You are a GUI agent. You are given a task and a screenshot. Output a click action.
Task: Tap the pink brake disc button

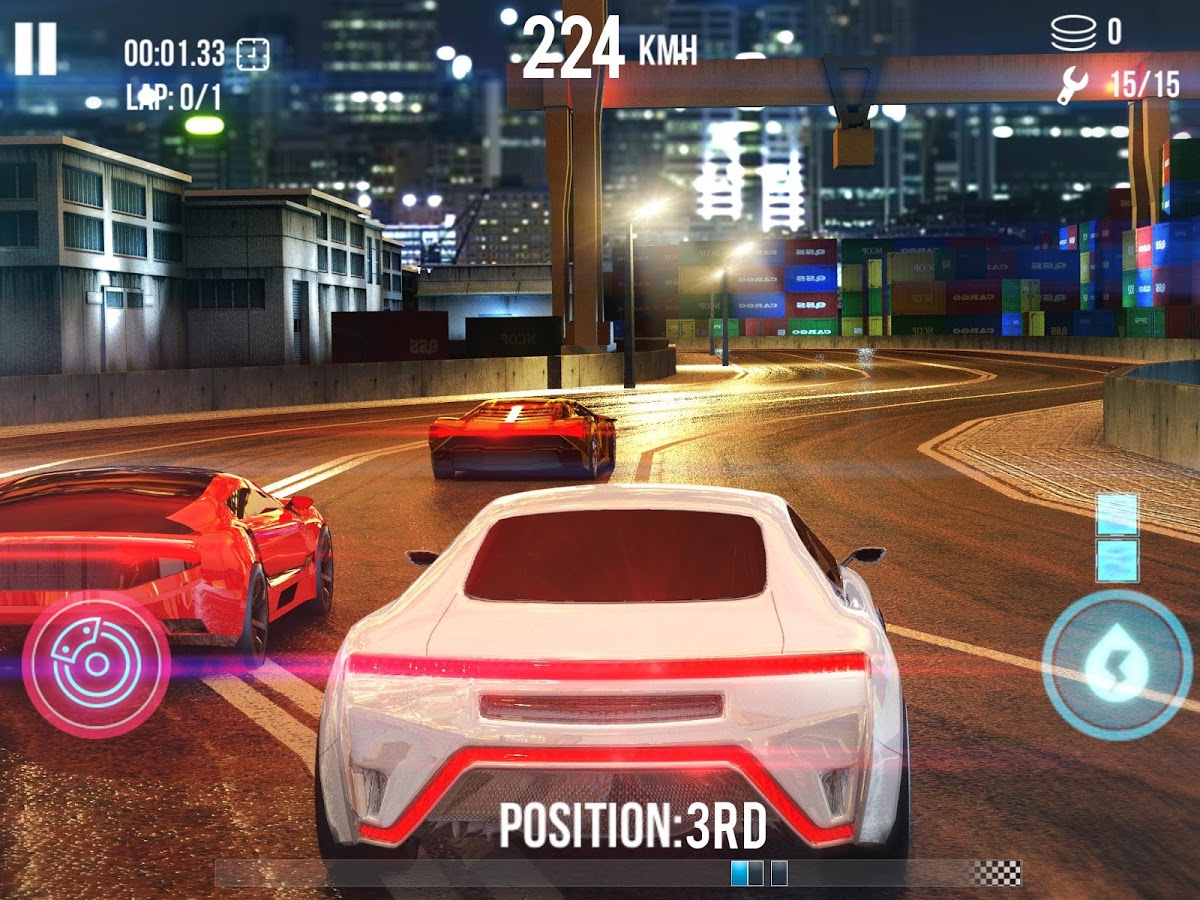[x=96, y=664]
